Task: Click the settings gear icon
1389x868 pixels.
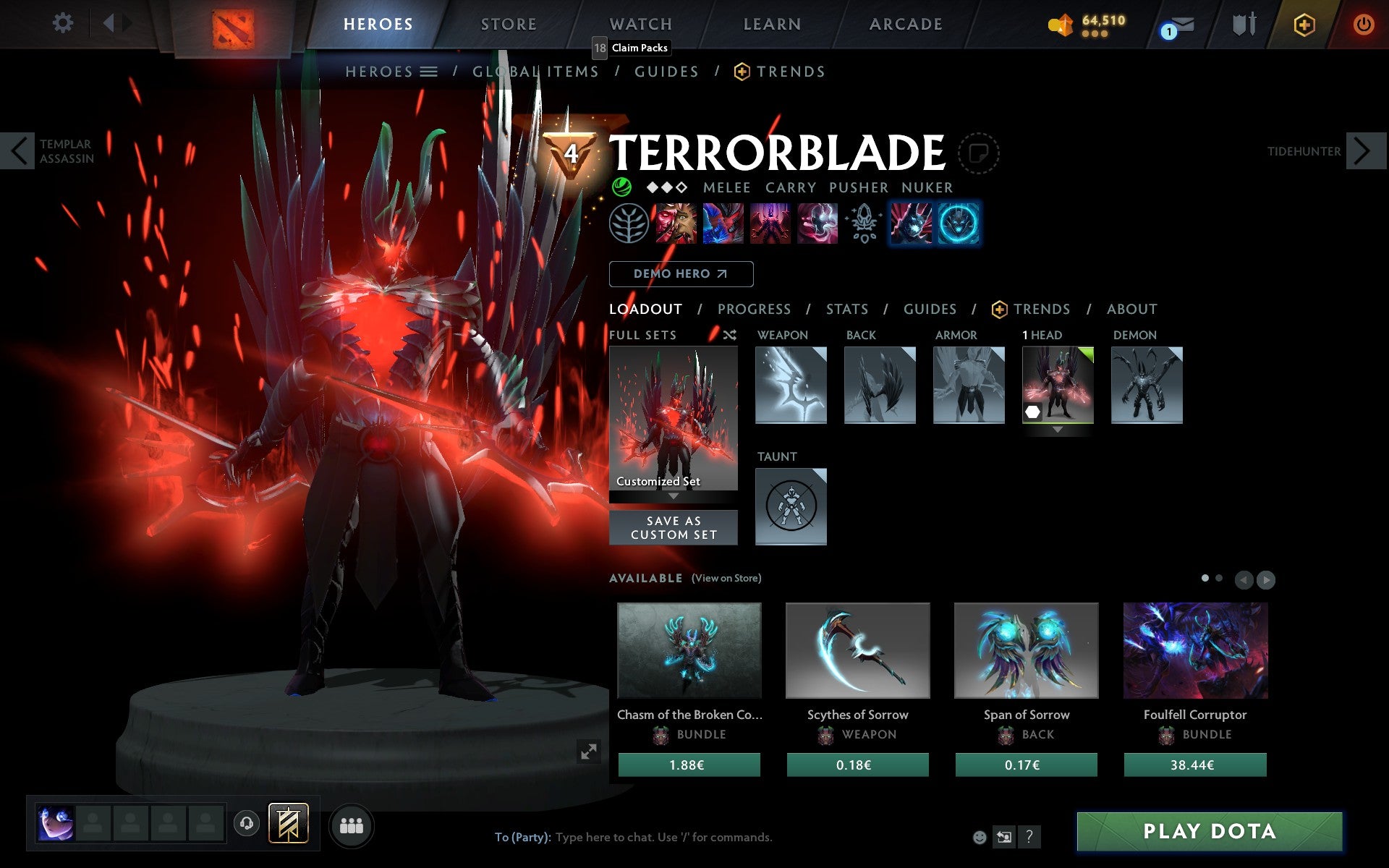Action: tap(64, 23)
